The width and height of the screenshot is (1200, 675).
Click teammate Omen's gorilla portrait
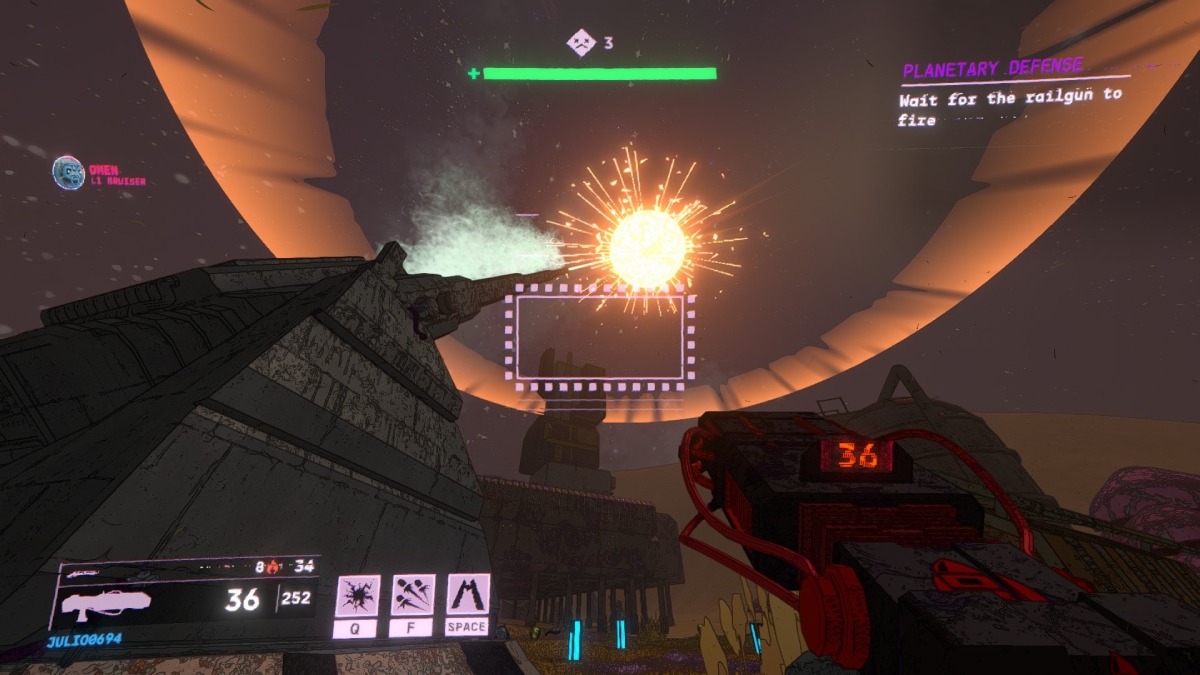[x=68, y=172]
